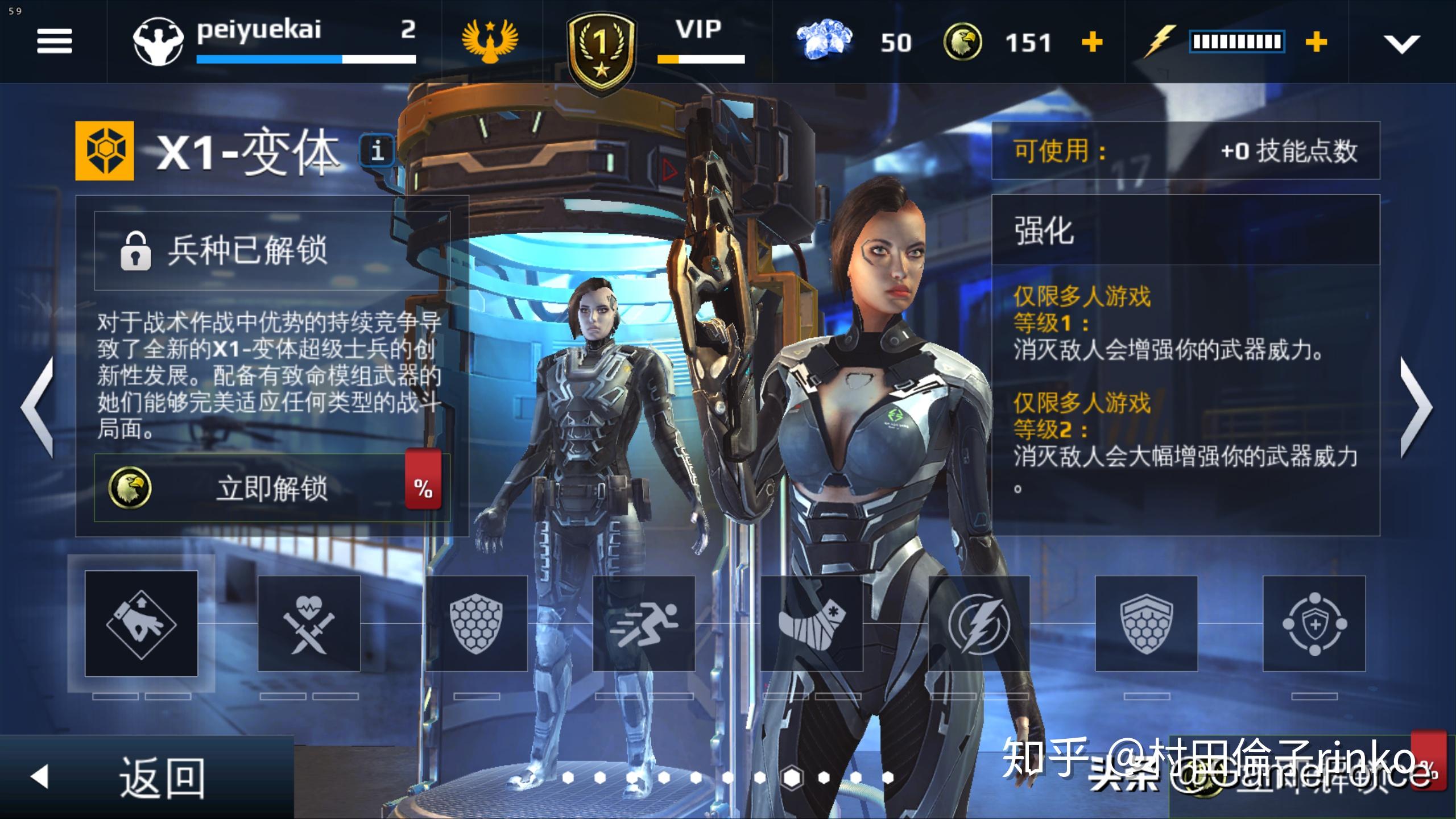Open the melee combat skill icon
The width and height of the screenshot is (1456, 819).
pos(309,626)
